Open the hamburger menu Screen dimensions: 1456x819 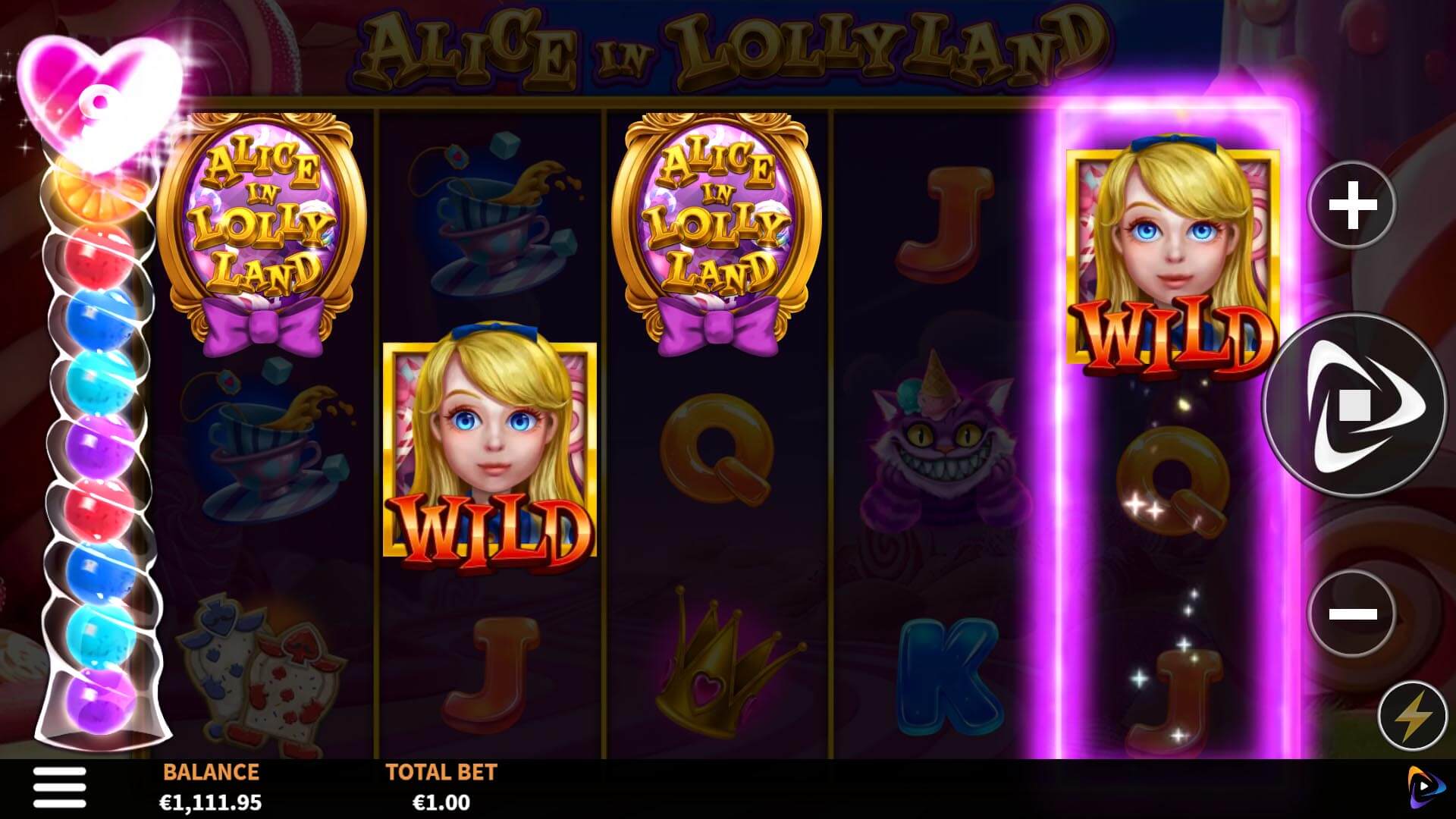(x=59, y=787)
